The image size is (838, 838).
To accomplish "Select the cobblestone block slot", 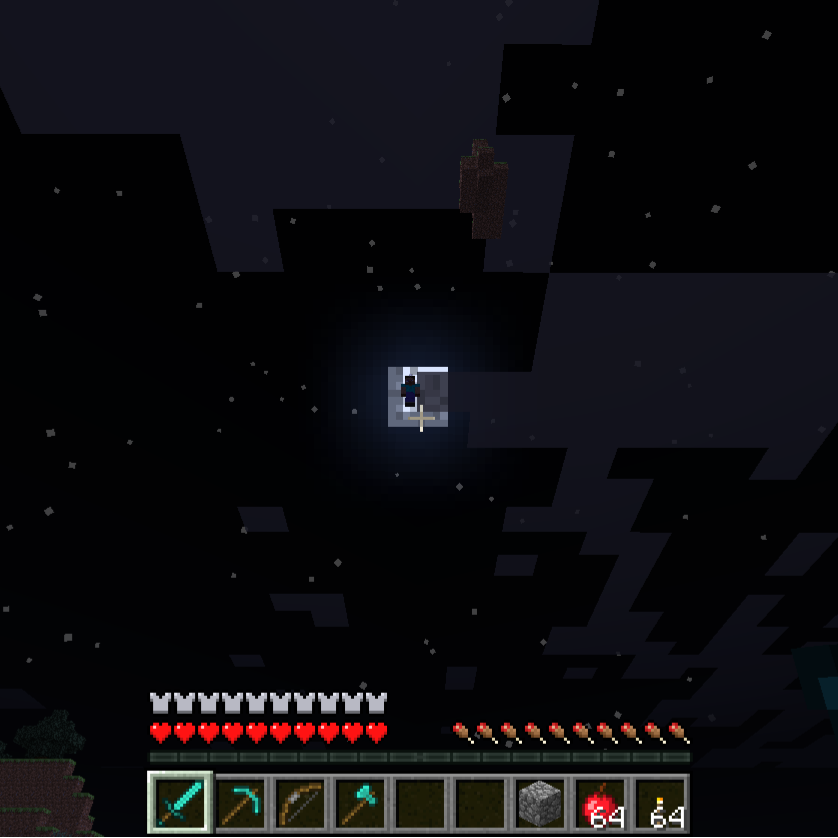I will coord(540,802).
